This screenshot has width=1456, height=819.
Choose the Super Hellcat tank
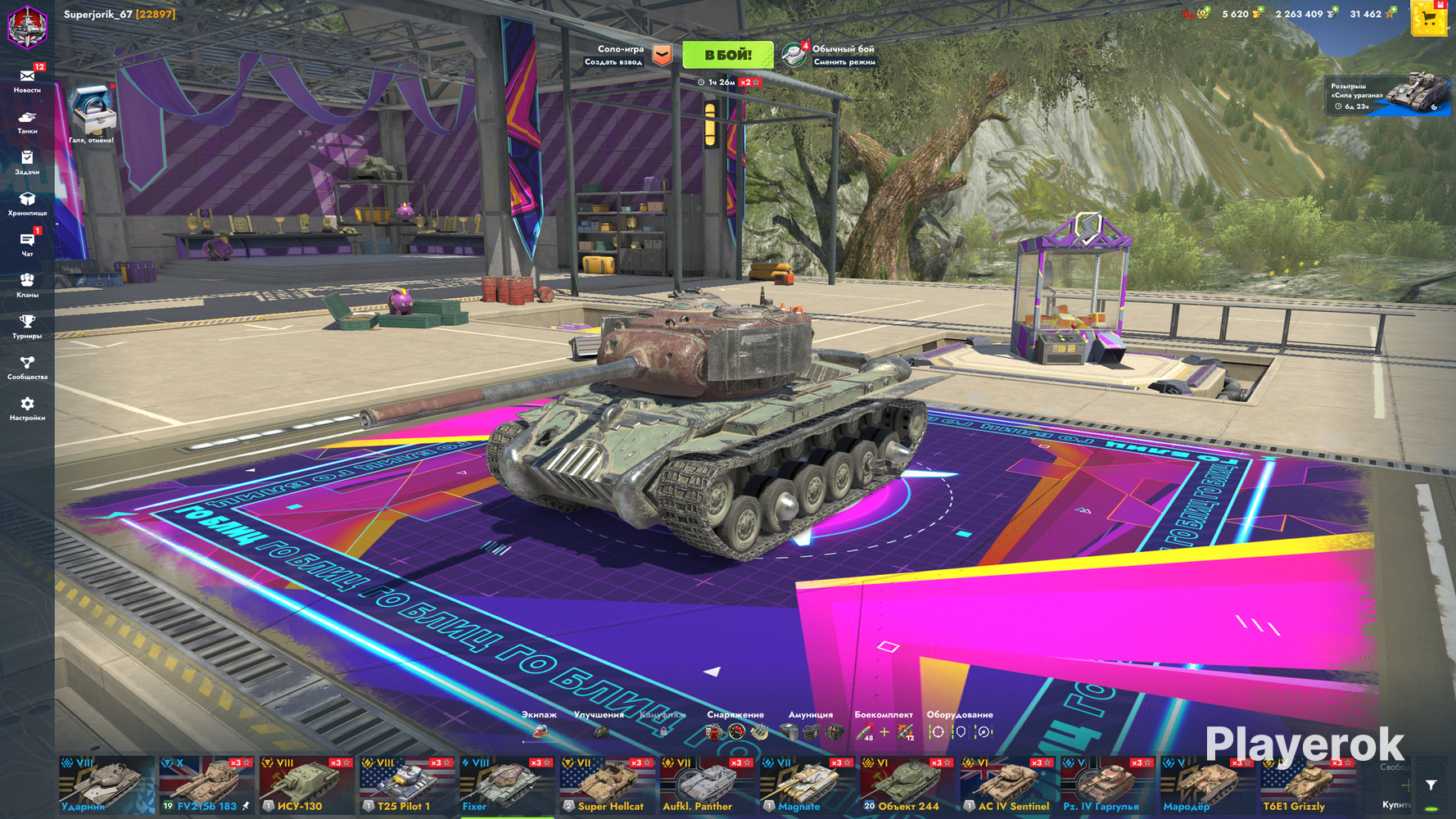[x=607, y=785]
